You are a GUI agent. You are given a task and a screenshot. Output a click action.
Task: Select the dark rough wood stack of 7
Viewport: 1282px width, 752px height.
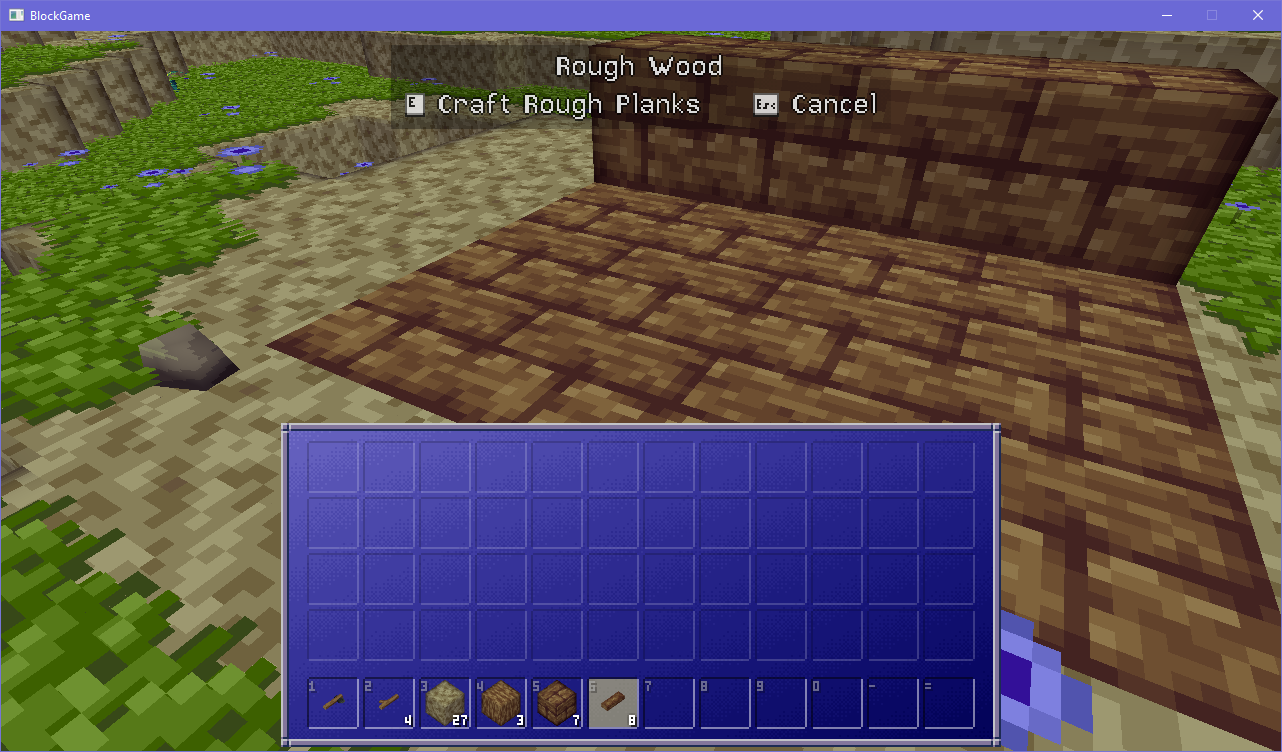(556, 703)
